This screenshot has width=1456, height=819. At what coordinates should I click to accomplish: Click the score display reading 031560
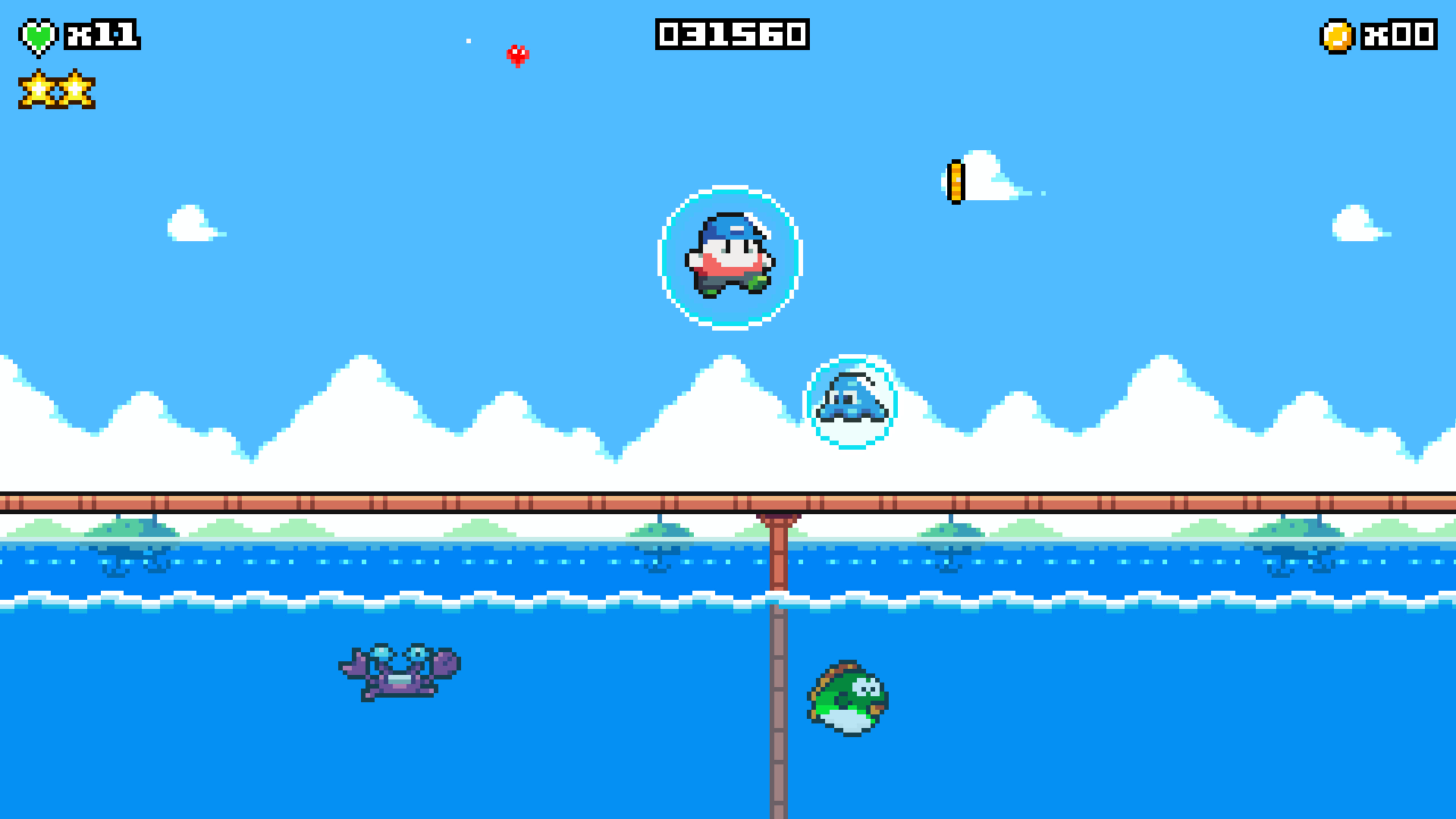(x=732, y=34)
